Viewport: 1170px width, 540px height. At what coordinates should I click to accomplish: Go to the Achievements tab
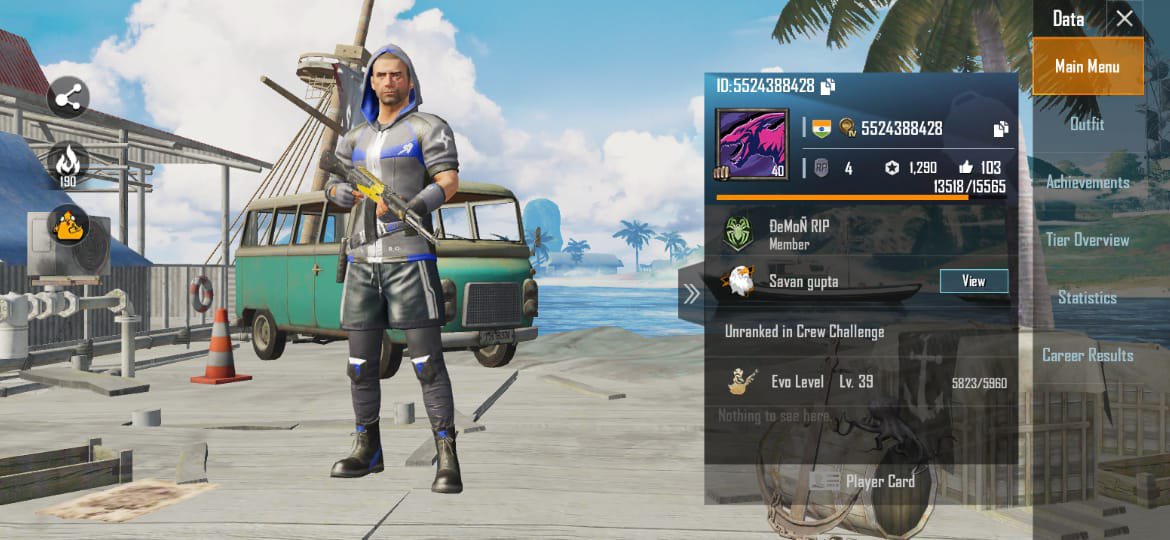coord(1087,182)
